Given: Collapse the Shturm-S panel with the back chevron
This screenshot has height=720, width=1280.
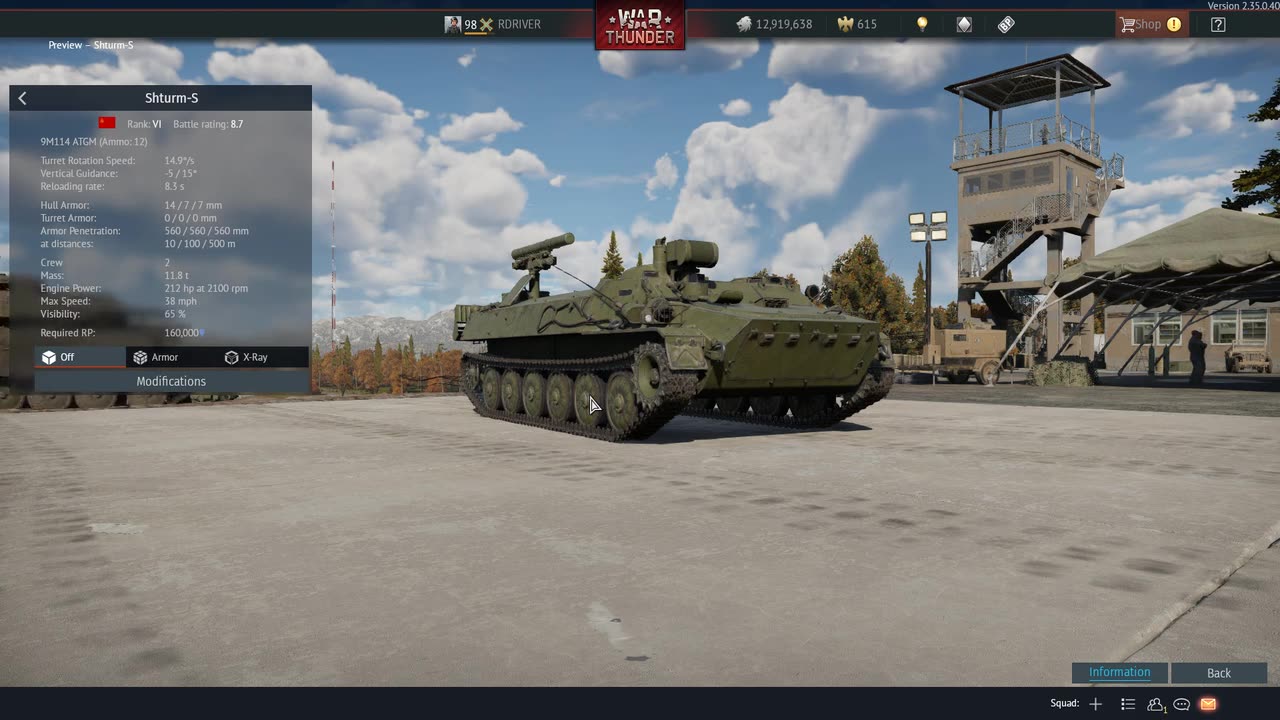Looking at the screenshot, I should click(x=22, y=97).
